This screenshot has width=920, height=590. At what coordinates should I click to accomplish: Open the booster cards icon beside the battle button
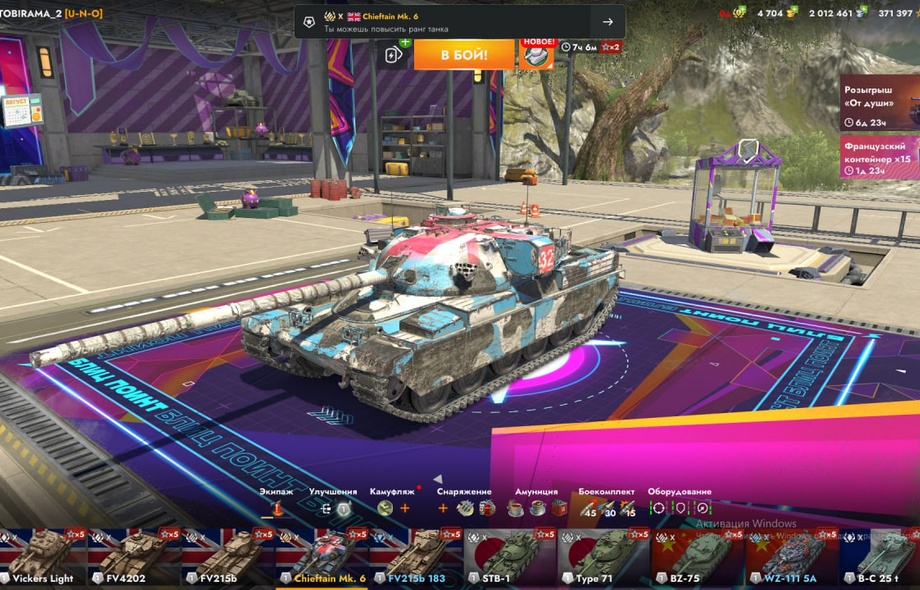[394, 54]
